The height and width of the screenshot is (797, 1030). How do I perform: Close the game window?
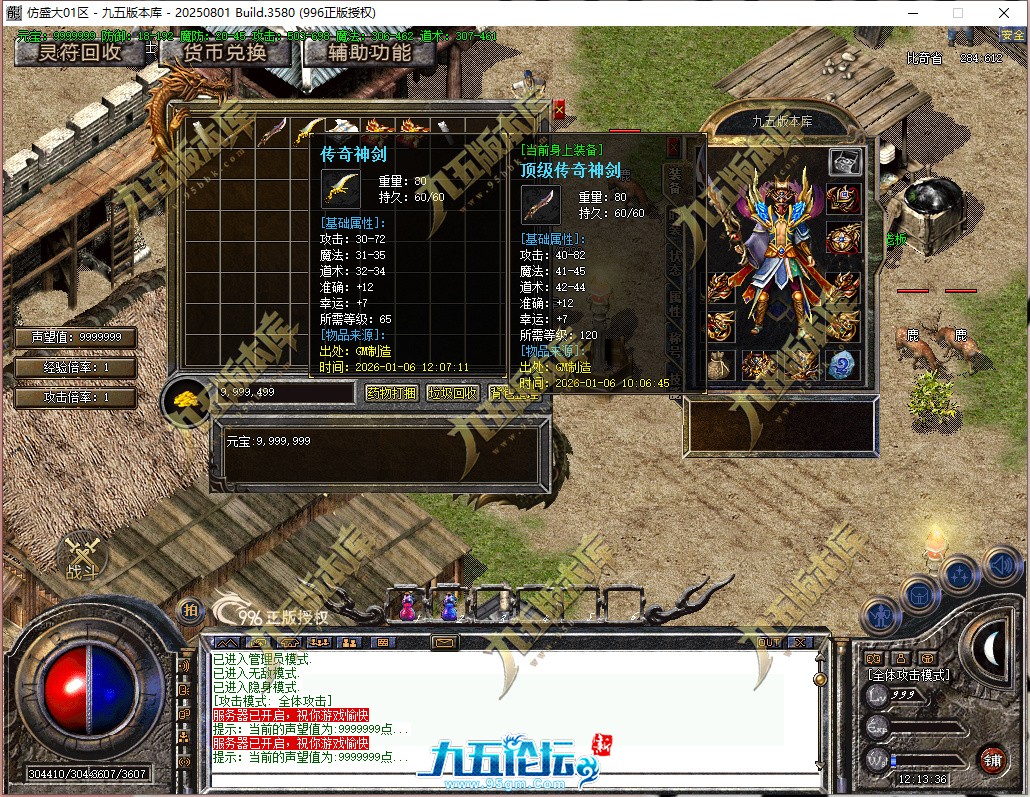1004,12
